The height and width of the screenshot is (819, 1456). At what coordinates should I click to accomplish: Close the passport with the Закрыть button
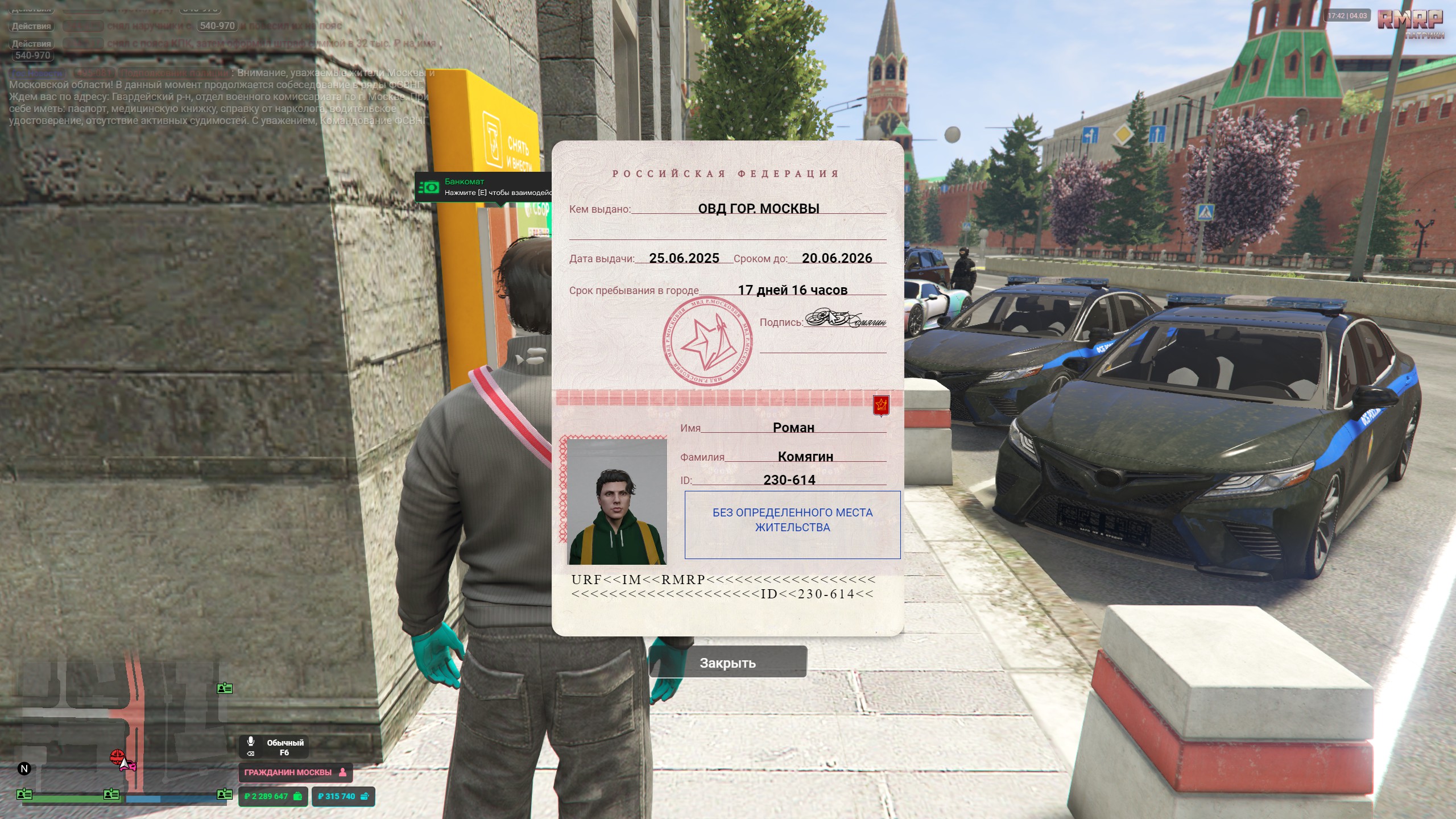[x=727, y=663]
